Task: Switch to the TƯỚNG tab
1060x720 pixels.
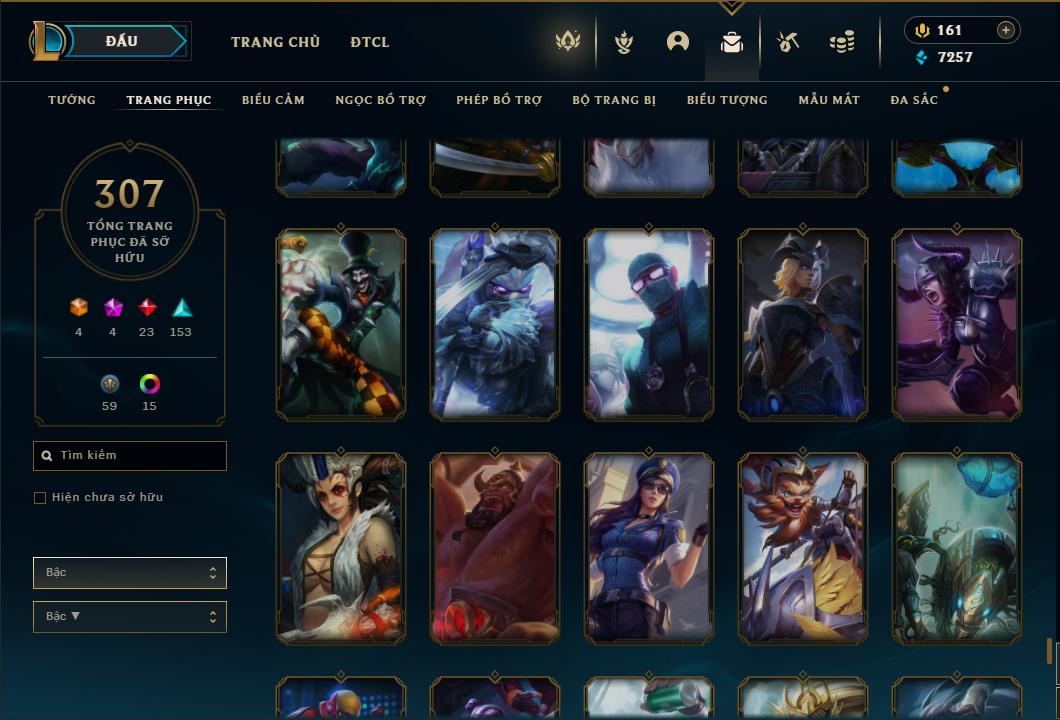Action: coord(72,100)
